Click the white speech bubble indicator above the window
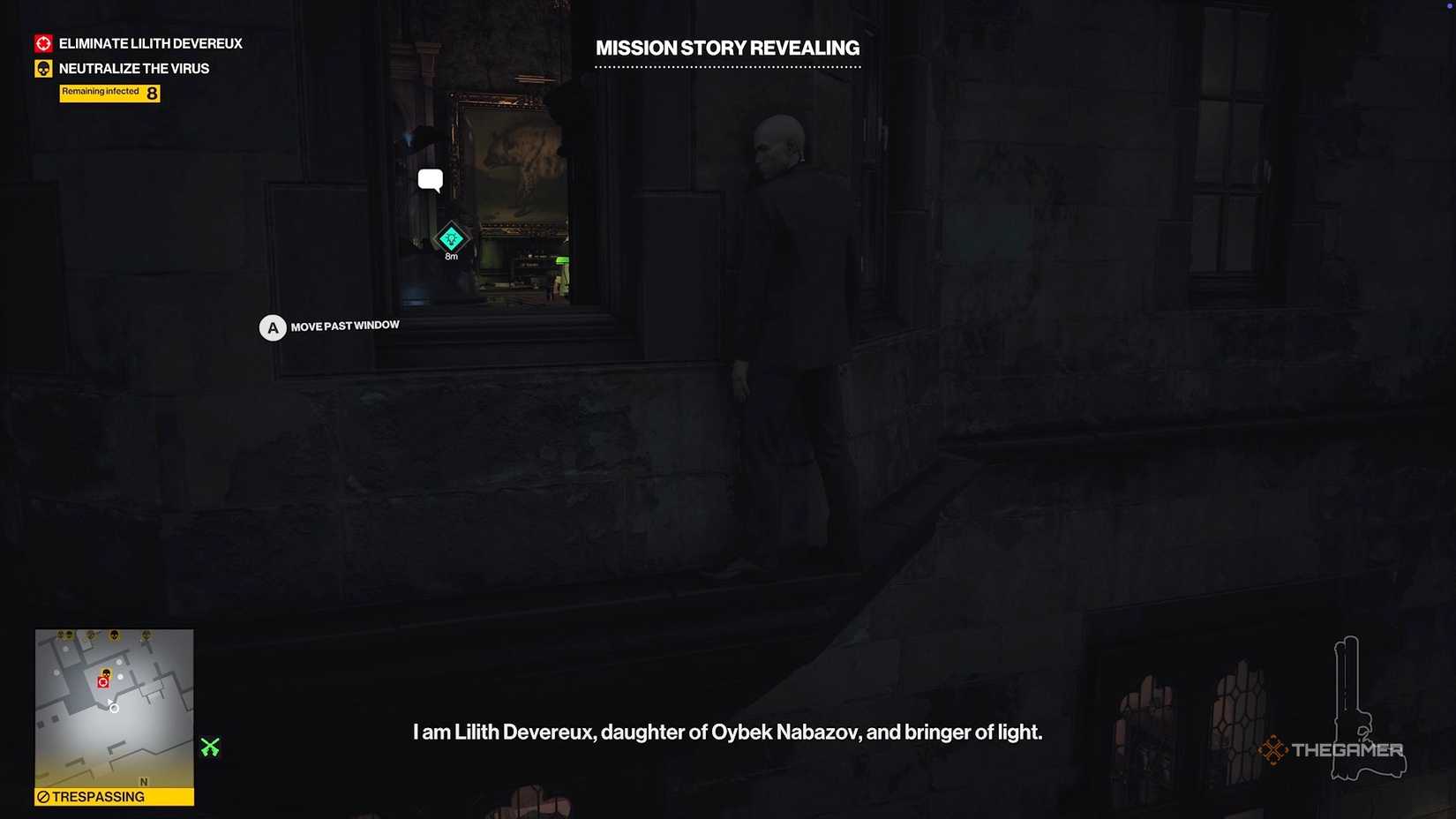The image size is (1456, 819). pos(431,179)
